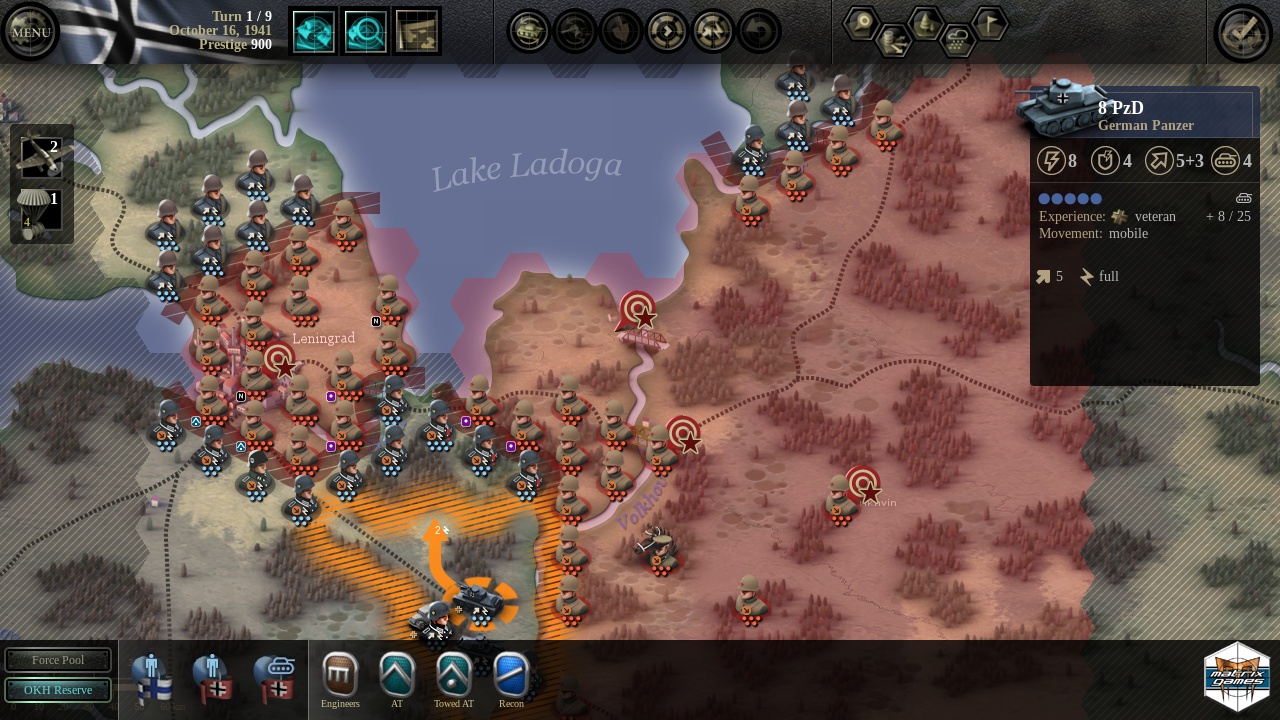Toggle the map pin marker overlay

pos(861,23)
